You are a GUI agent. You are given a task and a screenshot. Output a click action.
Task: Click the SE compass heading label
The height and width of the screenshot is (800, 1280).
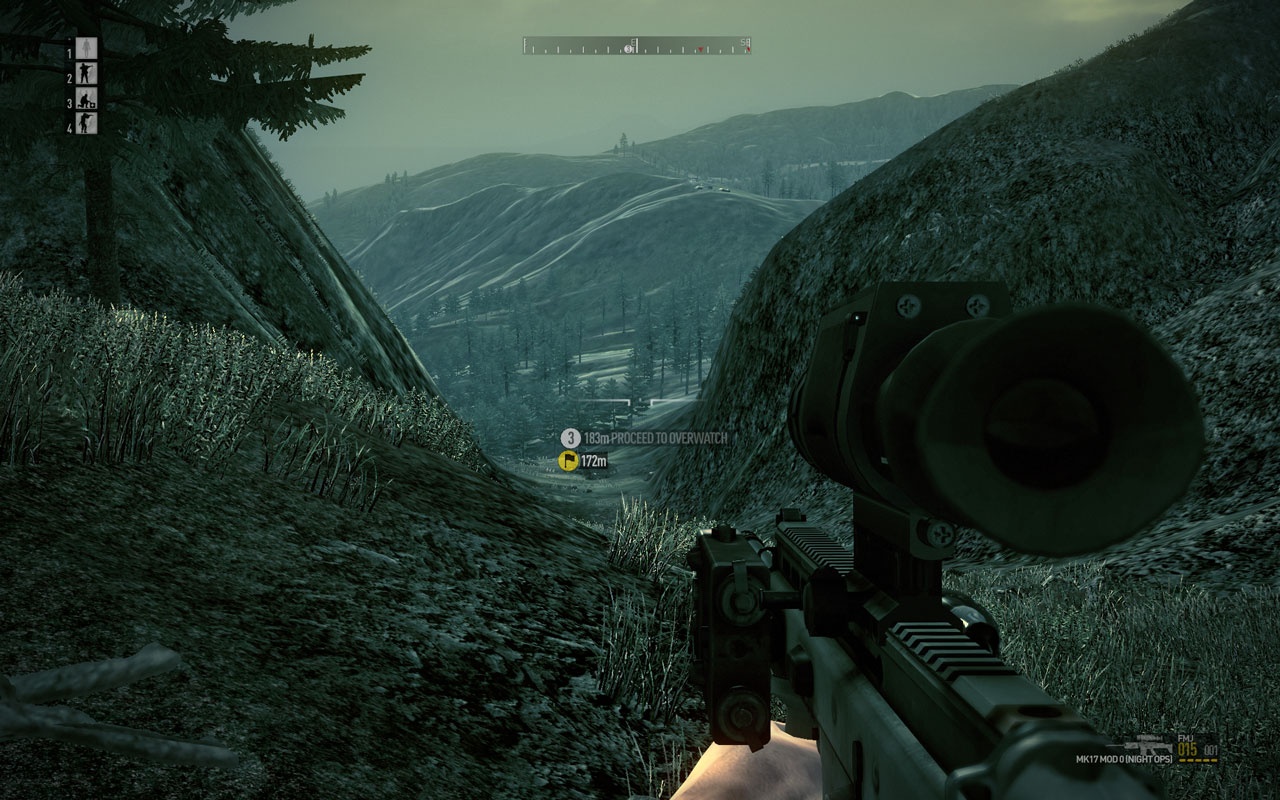pyautogui.click(x=744, y=41)
